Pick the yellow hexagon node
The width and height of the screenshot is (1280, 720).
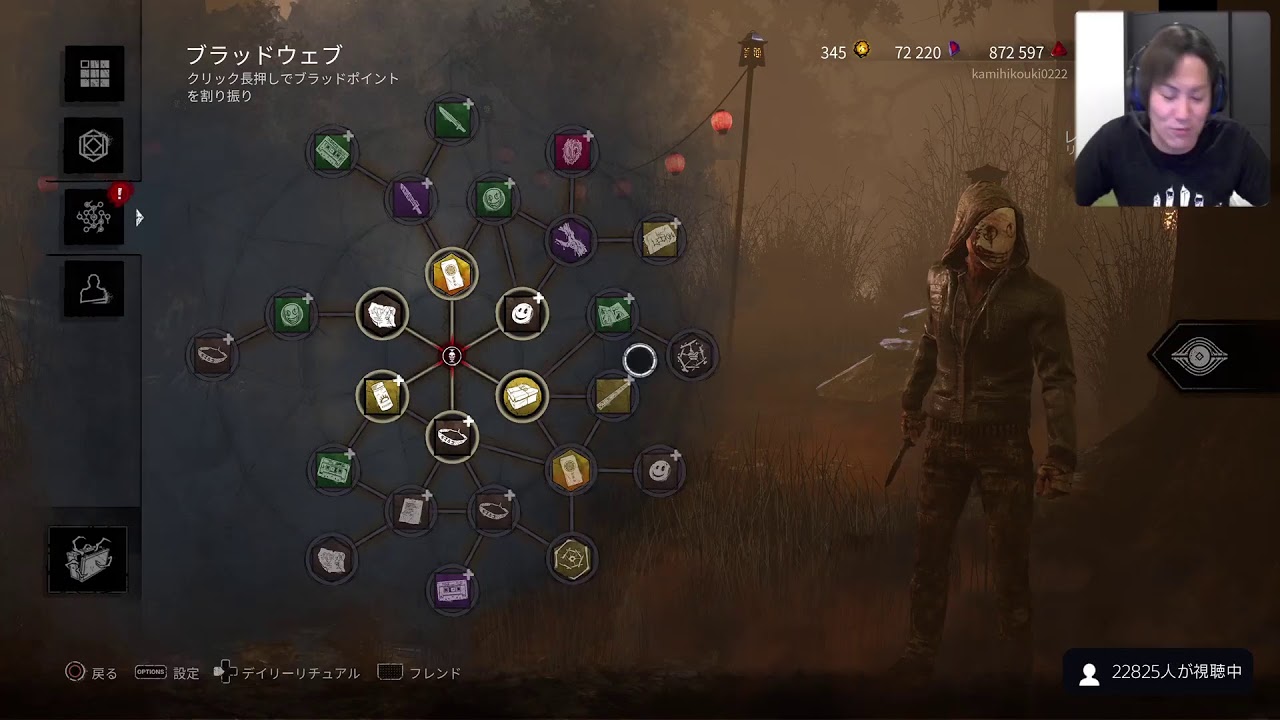571,559
